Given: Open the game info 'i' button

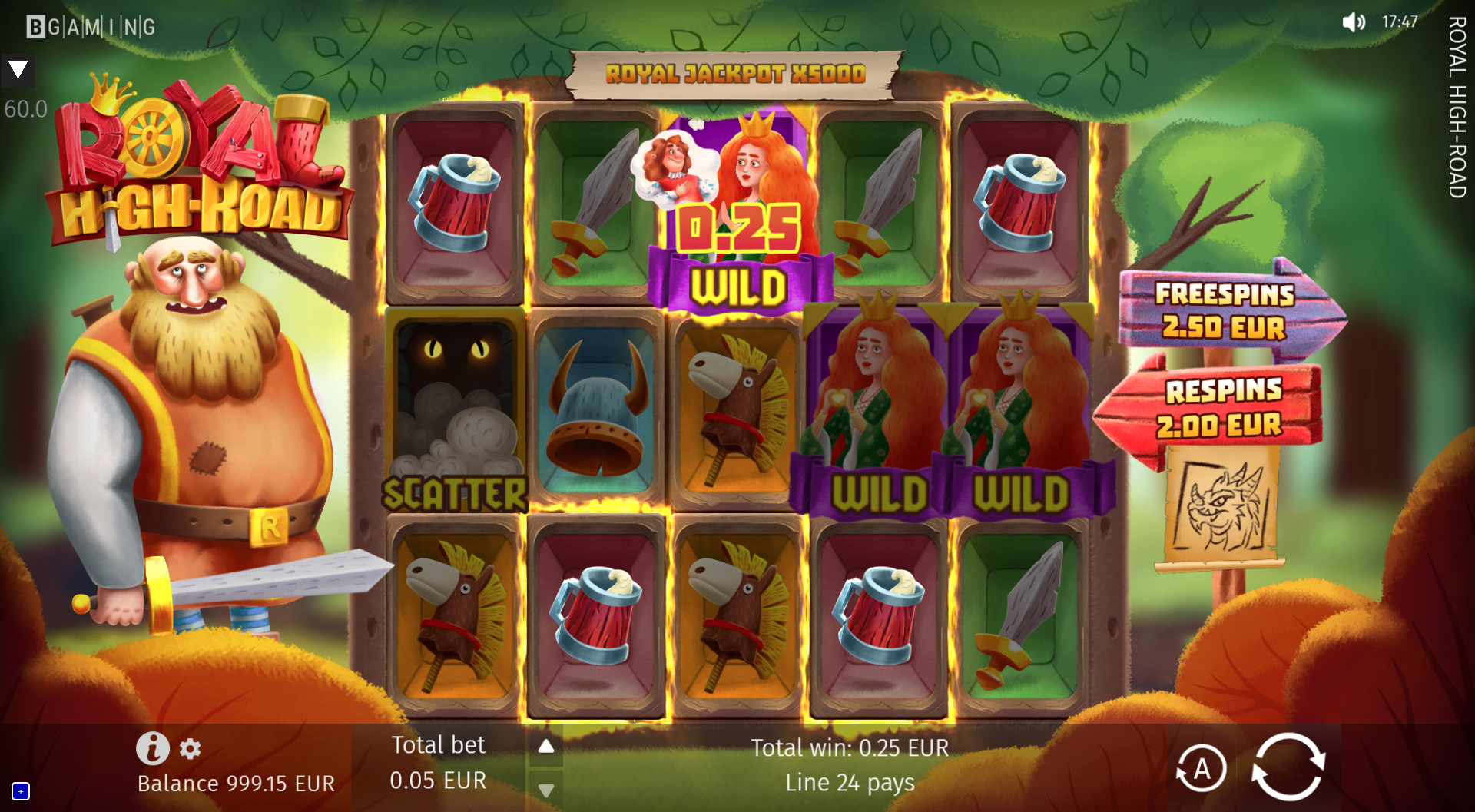Looking at the screenshot, I should pos(152,747).
